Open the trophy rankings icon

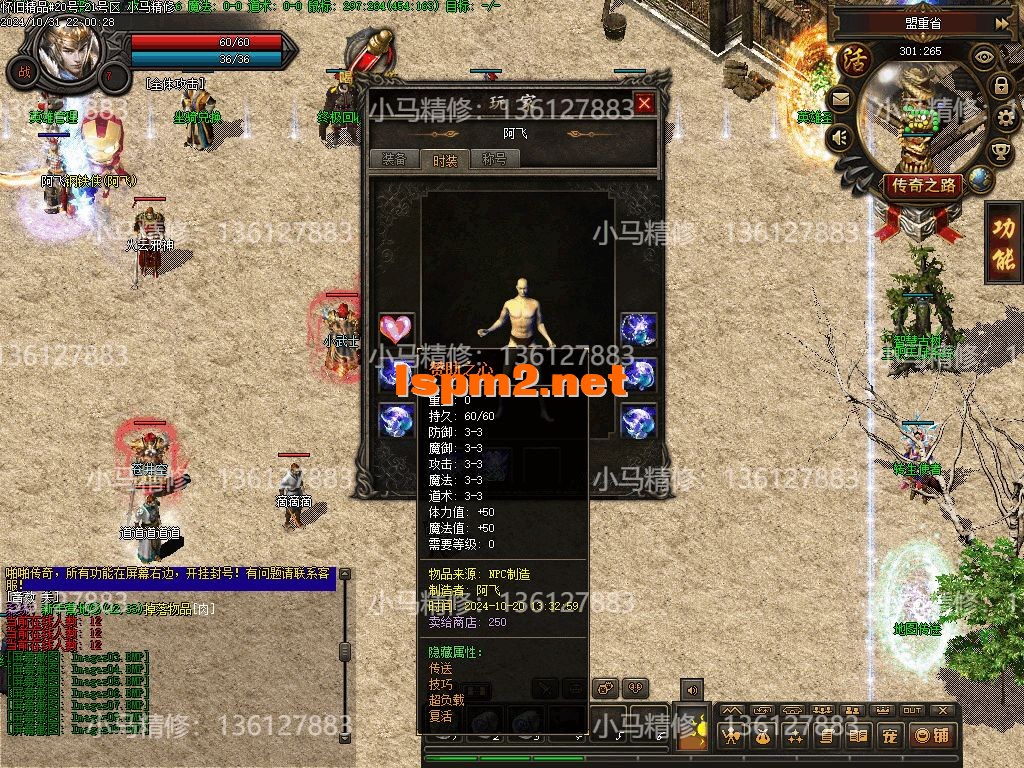[999, 152]
